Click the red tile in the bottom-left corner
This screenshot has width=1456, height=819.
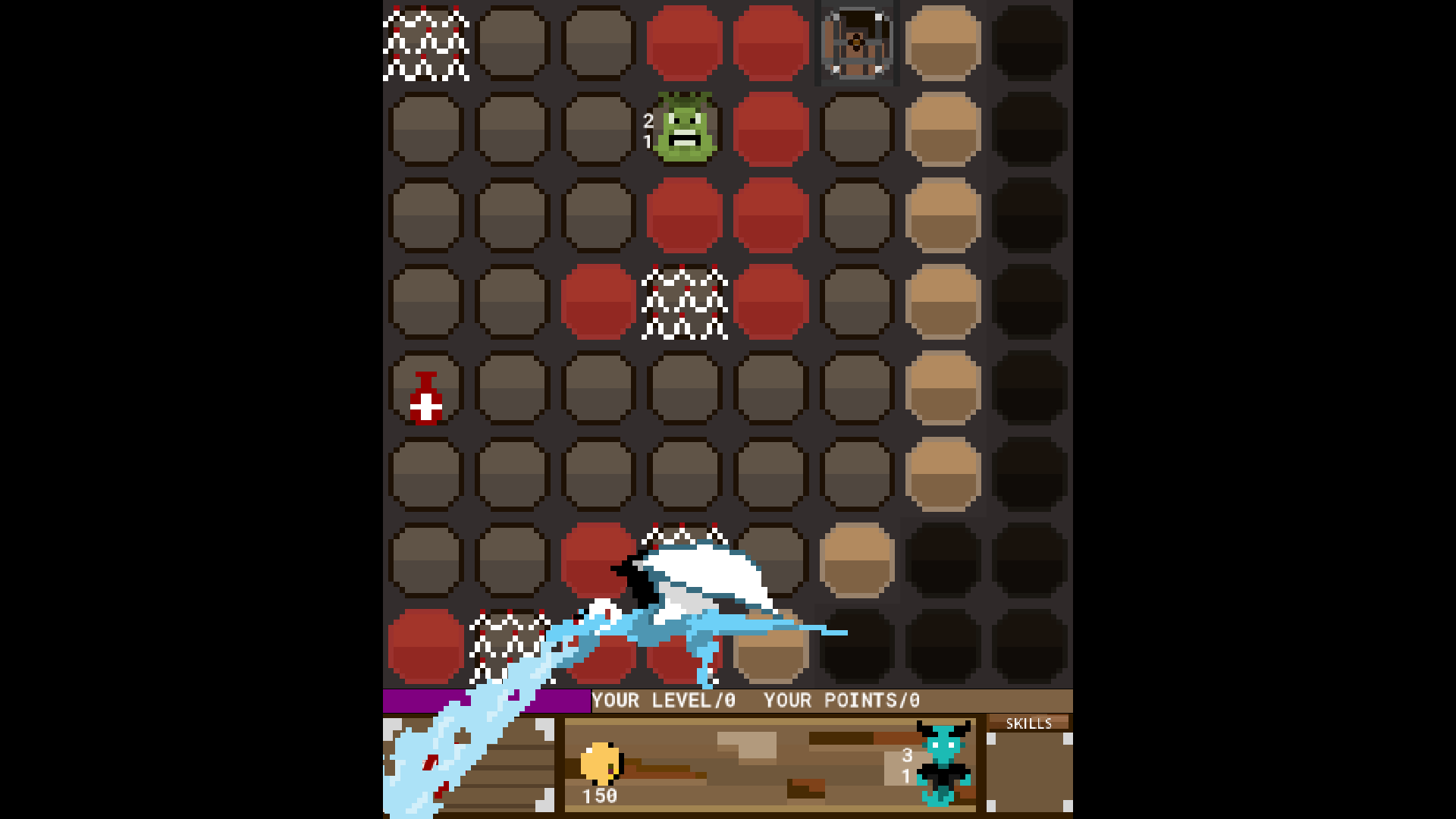tap(425, 648)
